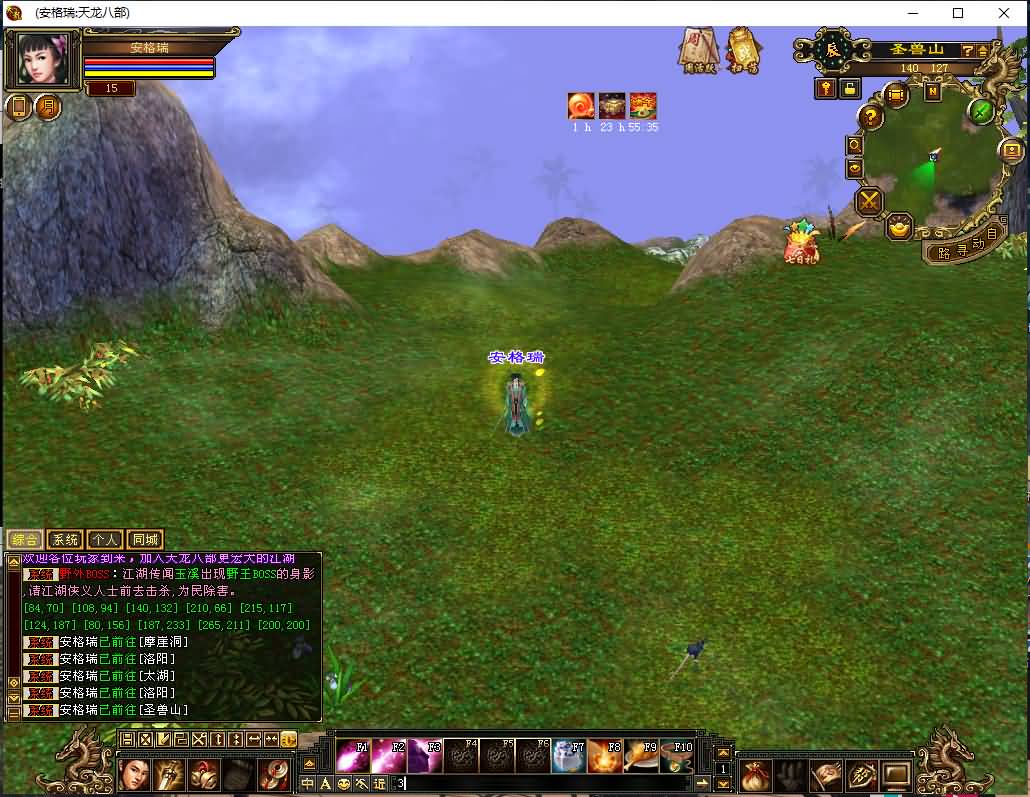
Task: Open the mobile phone icon button
Action: (19, 107)
